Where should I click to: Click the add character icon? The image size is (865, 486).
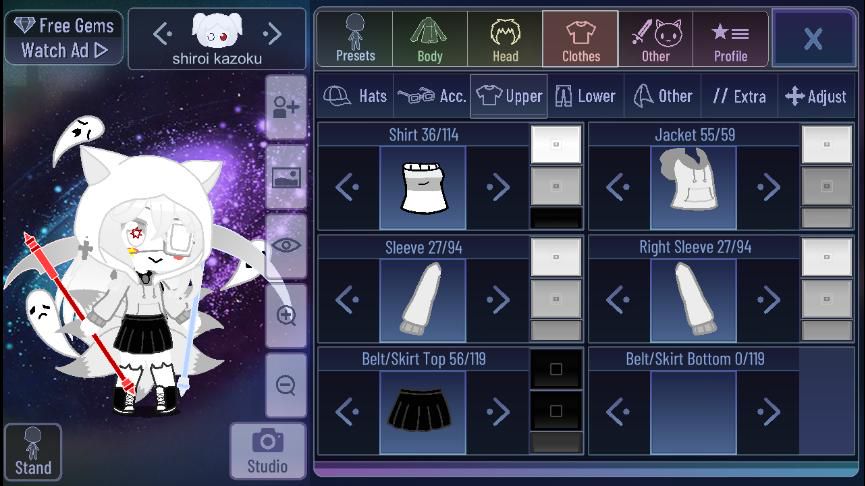pyautogui.click(x=286, y=107)
